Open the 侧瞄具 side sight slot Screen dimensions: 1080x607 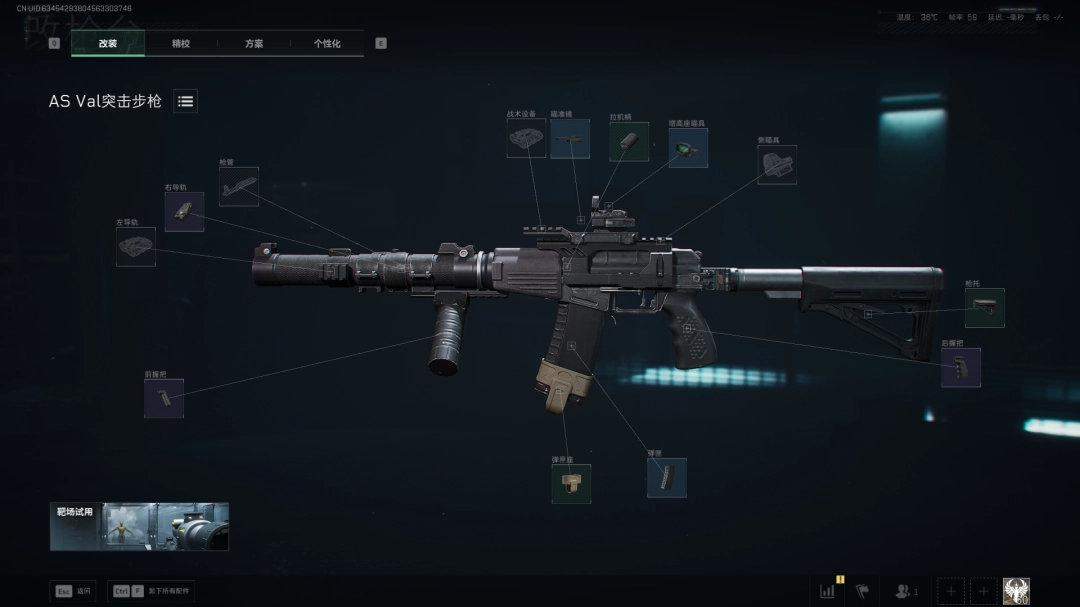tap(777, 165)
